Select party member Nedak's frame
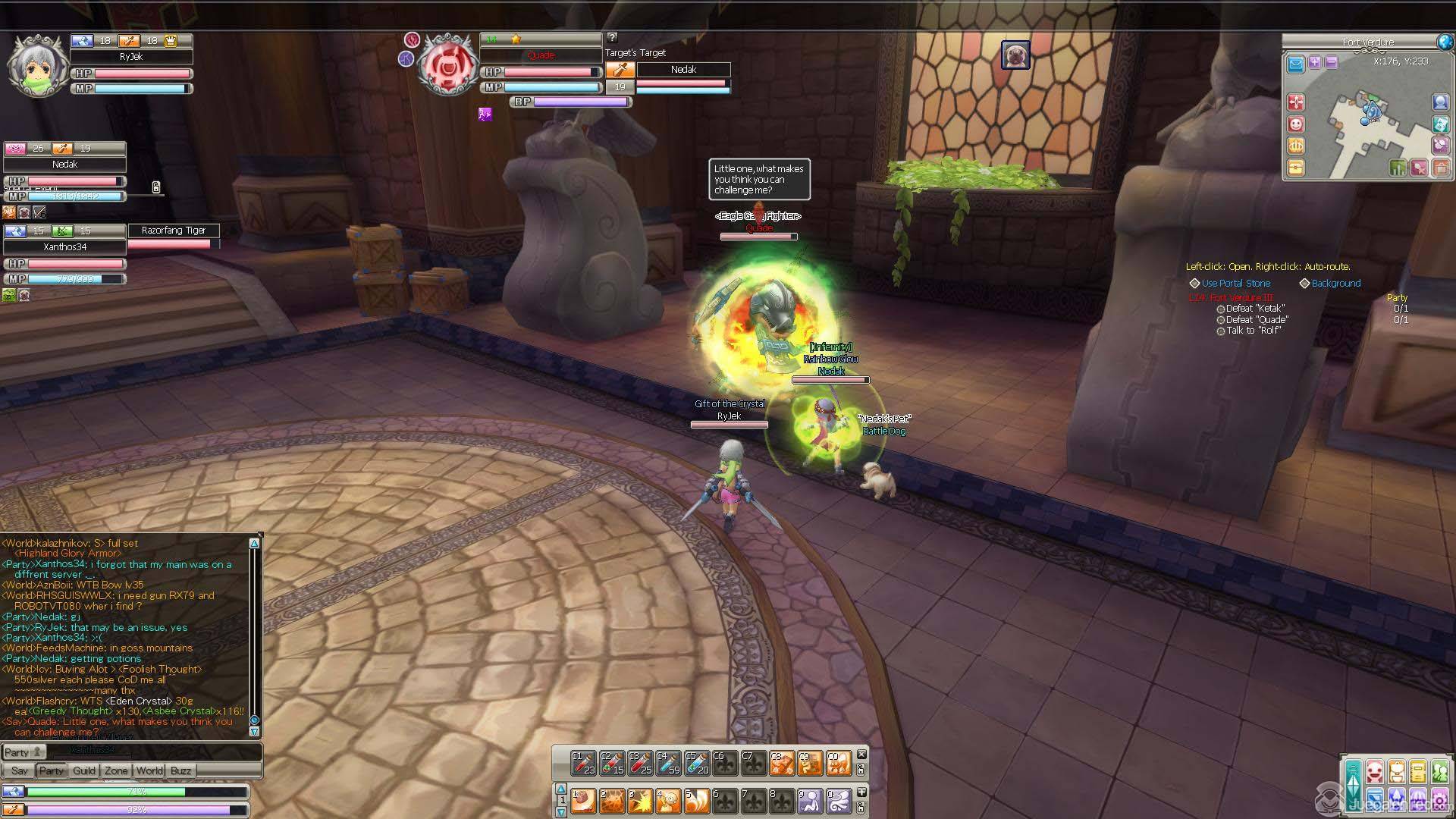The height and width of the screenshot is (819, 1456). 65,165
